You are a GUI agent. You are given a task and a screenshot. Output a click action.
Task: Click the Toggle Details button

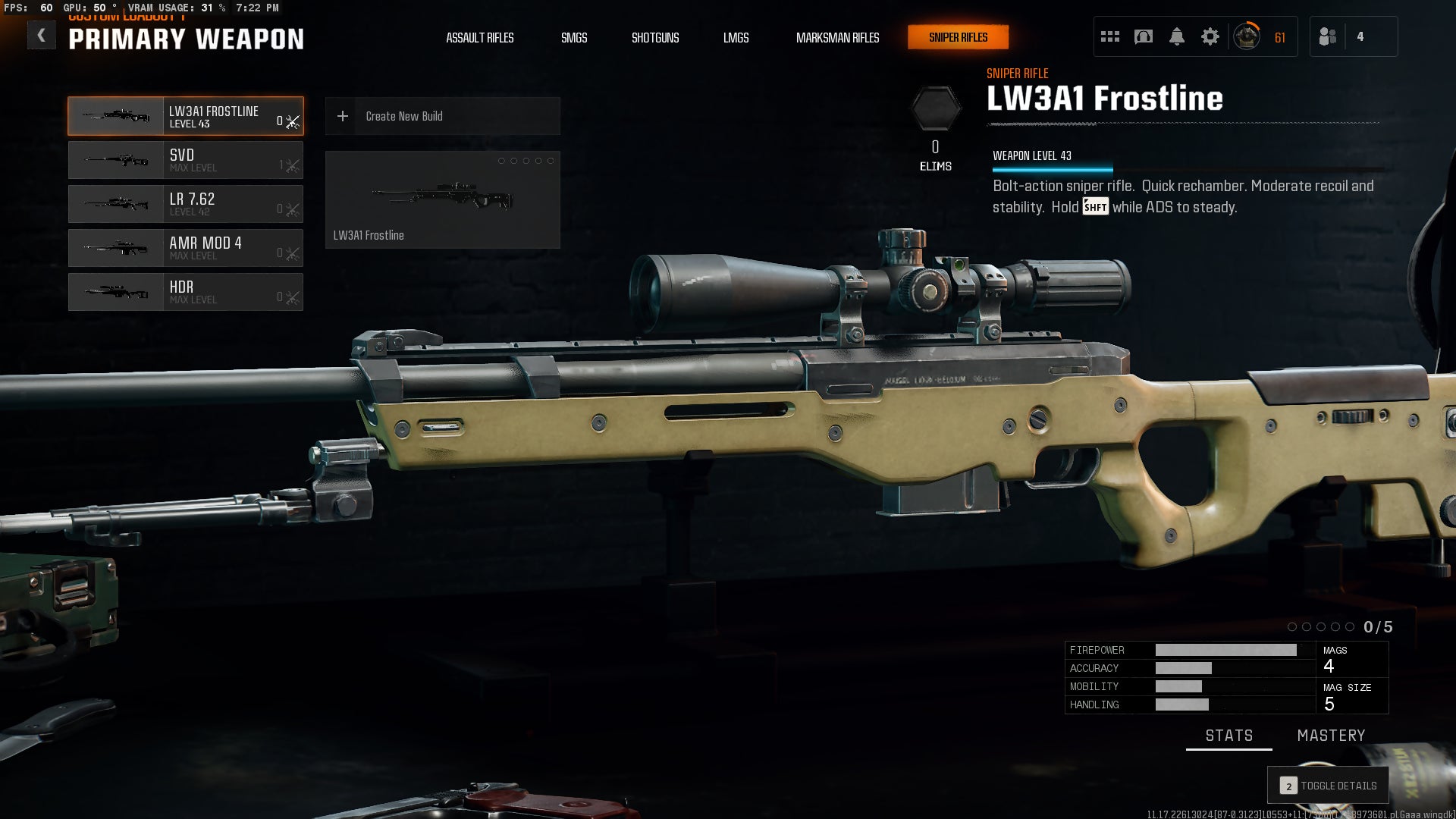click(x=1328, y=786)
